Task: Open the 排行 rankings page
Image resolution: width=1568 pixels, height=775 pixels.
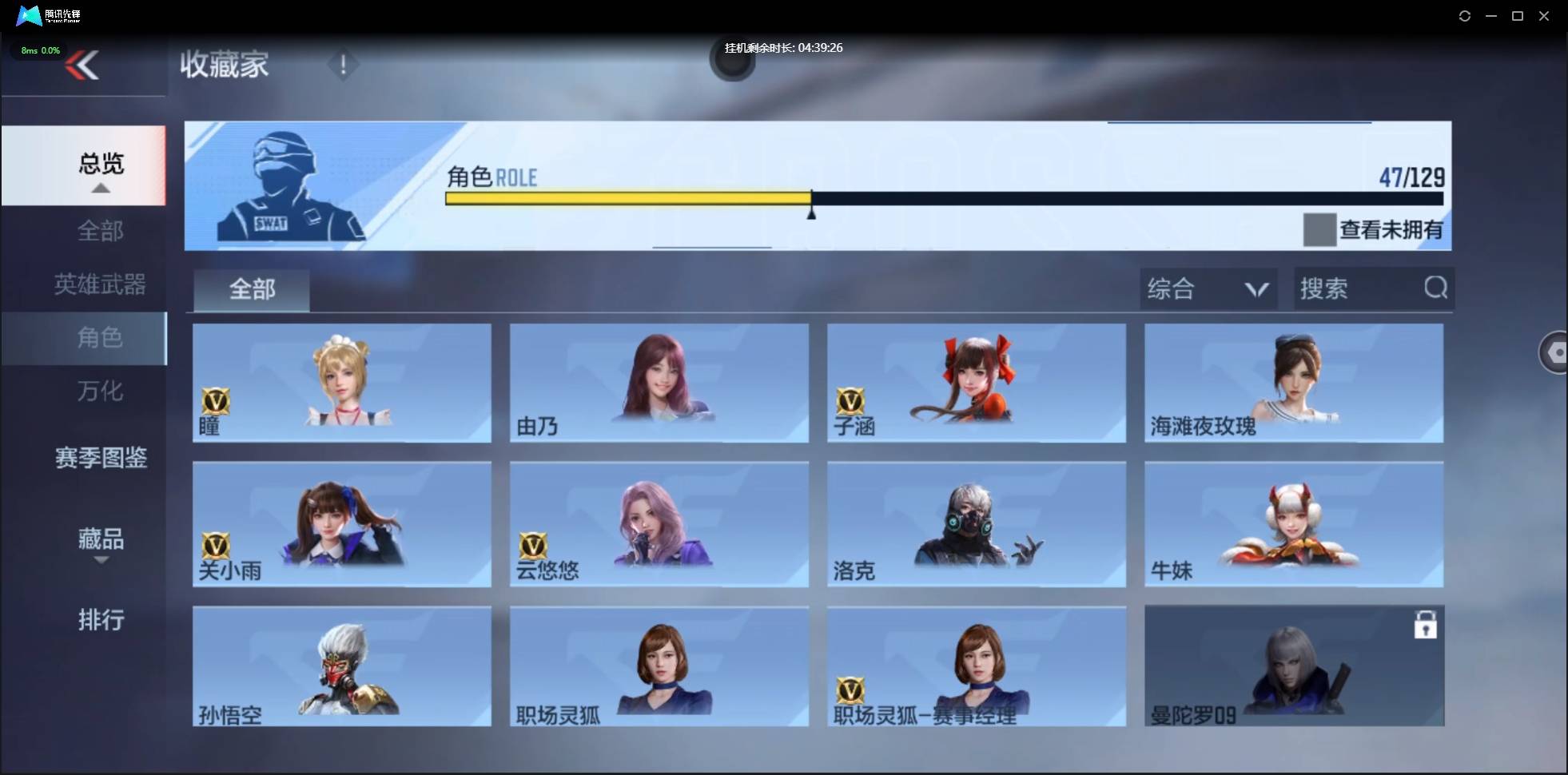Action: 101,621
